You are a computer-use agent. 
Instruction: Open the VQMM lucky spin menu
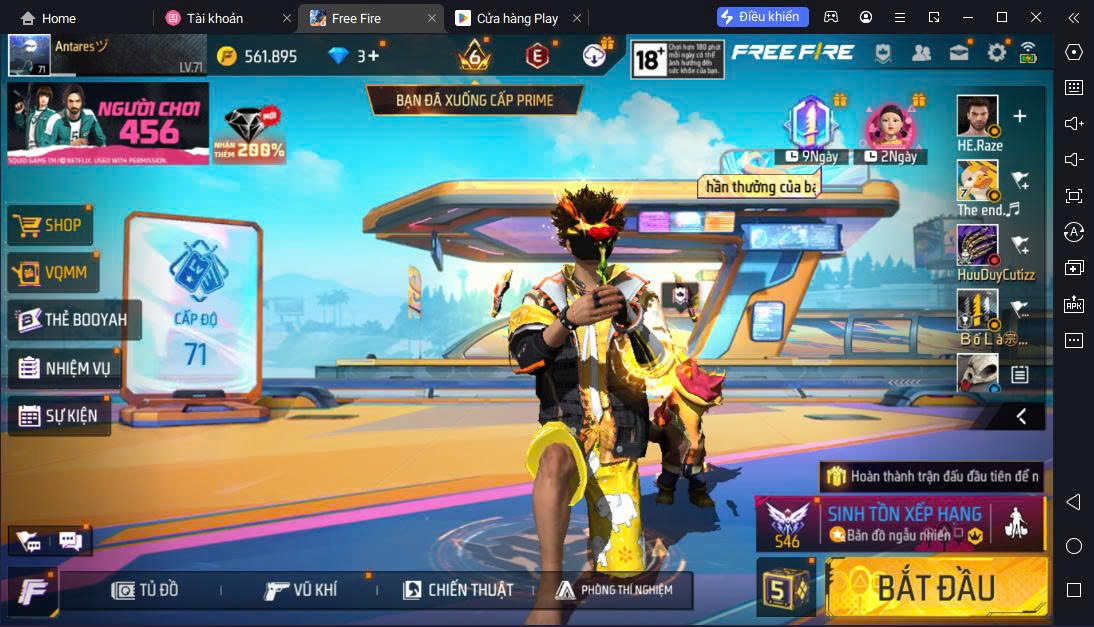point(53,273)
